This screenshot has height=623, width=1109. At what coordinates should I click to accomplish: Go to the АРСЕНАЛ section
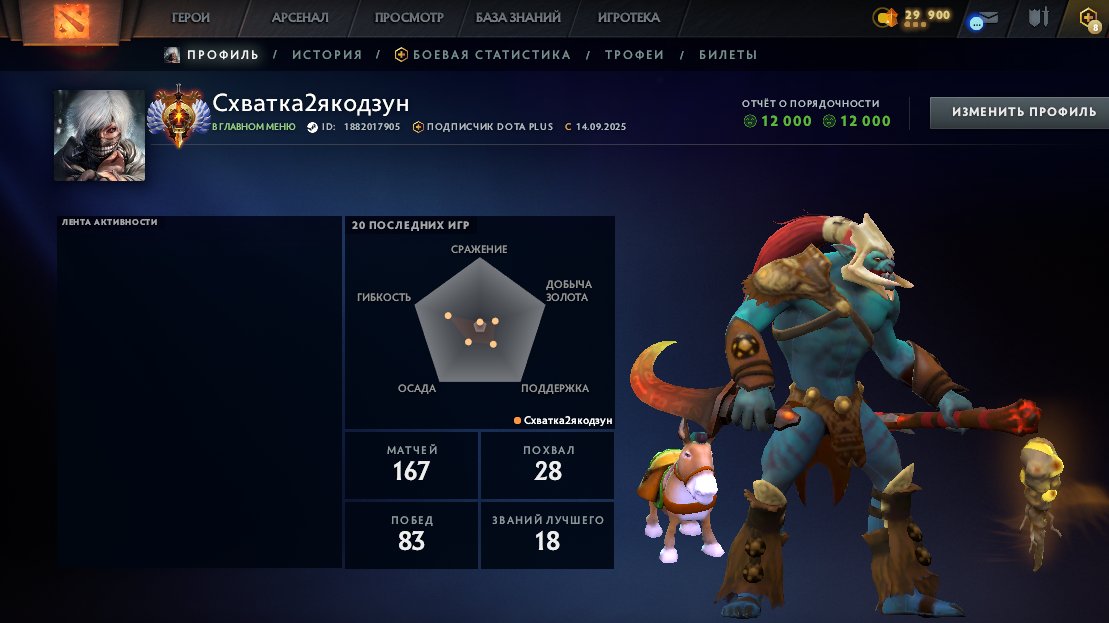click(x=299, y=17)
